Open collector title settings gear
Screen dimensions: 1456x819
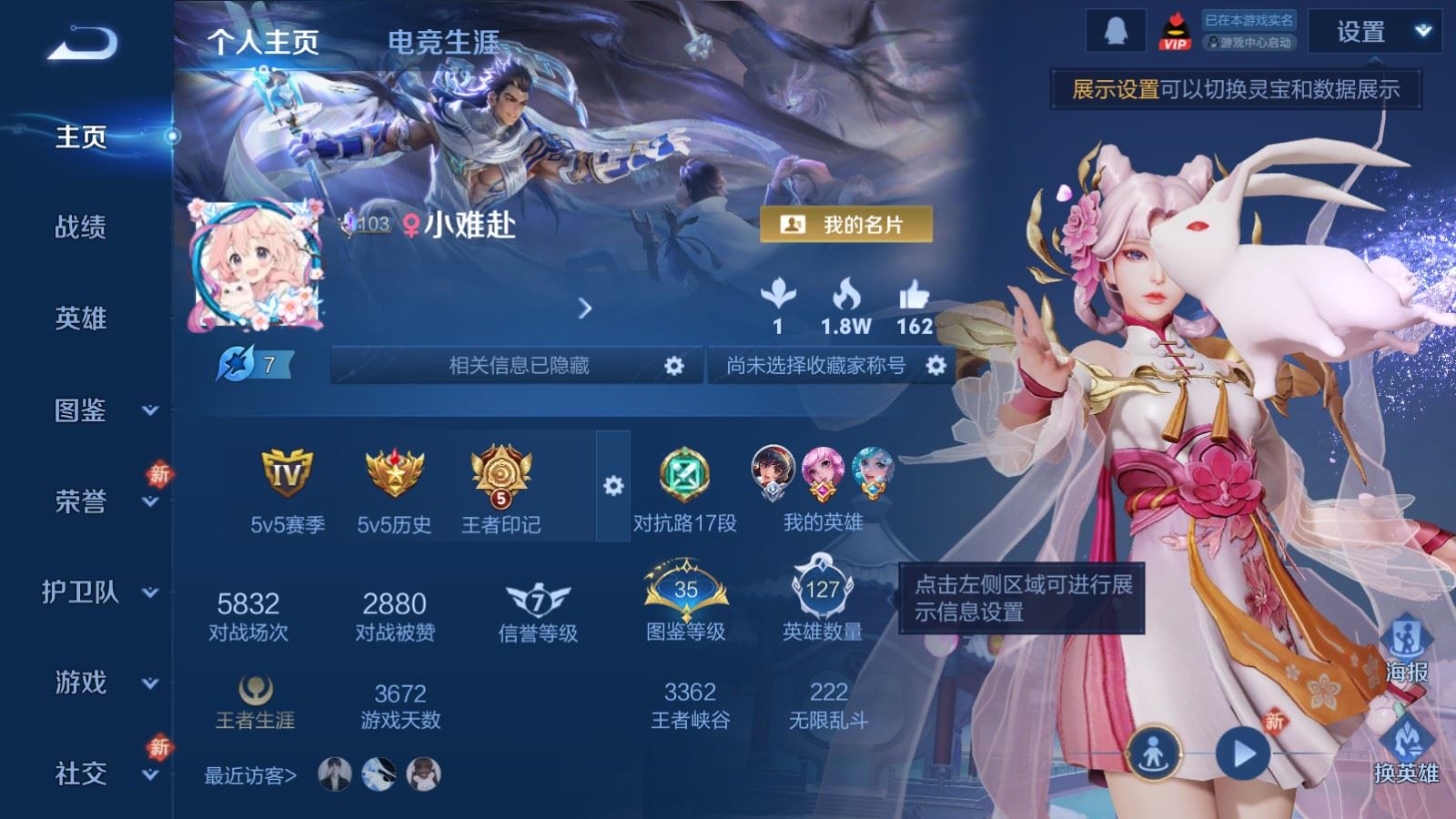tap(935, 366)
